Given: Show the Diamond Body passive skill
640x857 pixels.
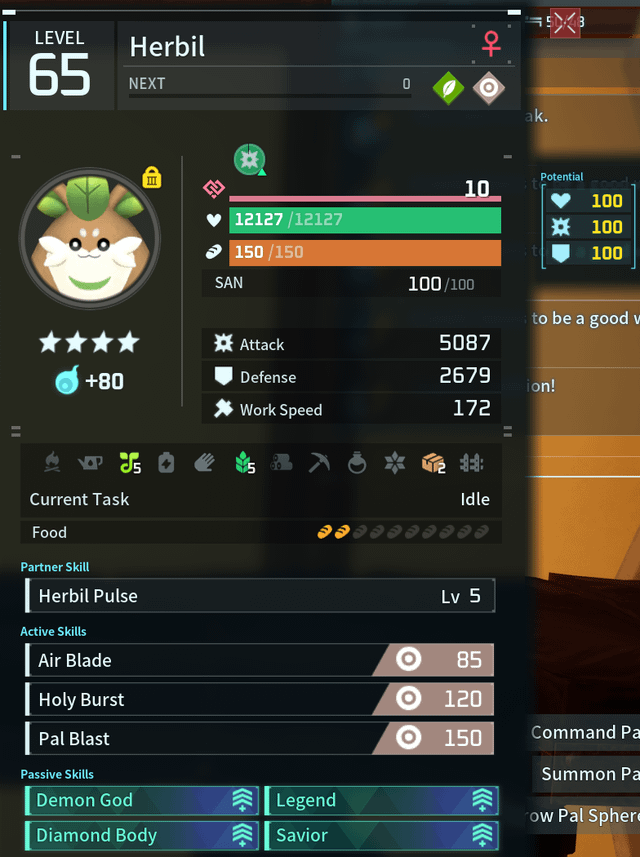Looking at the screenshot, I should coord(142,835).
